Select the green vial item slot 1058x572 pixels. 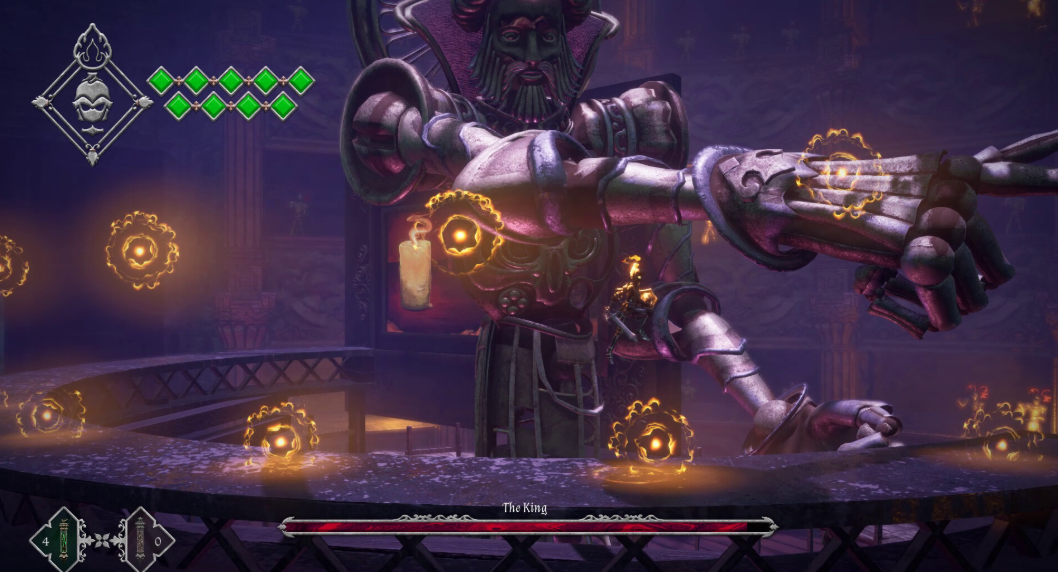(x=65, y=540)
